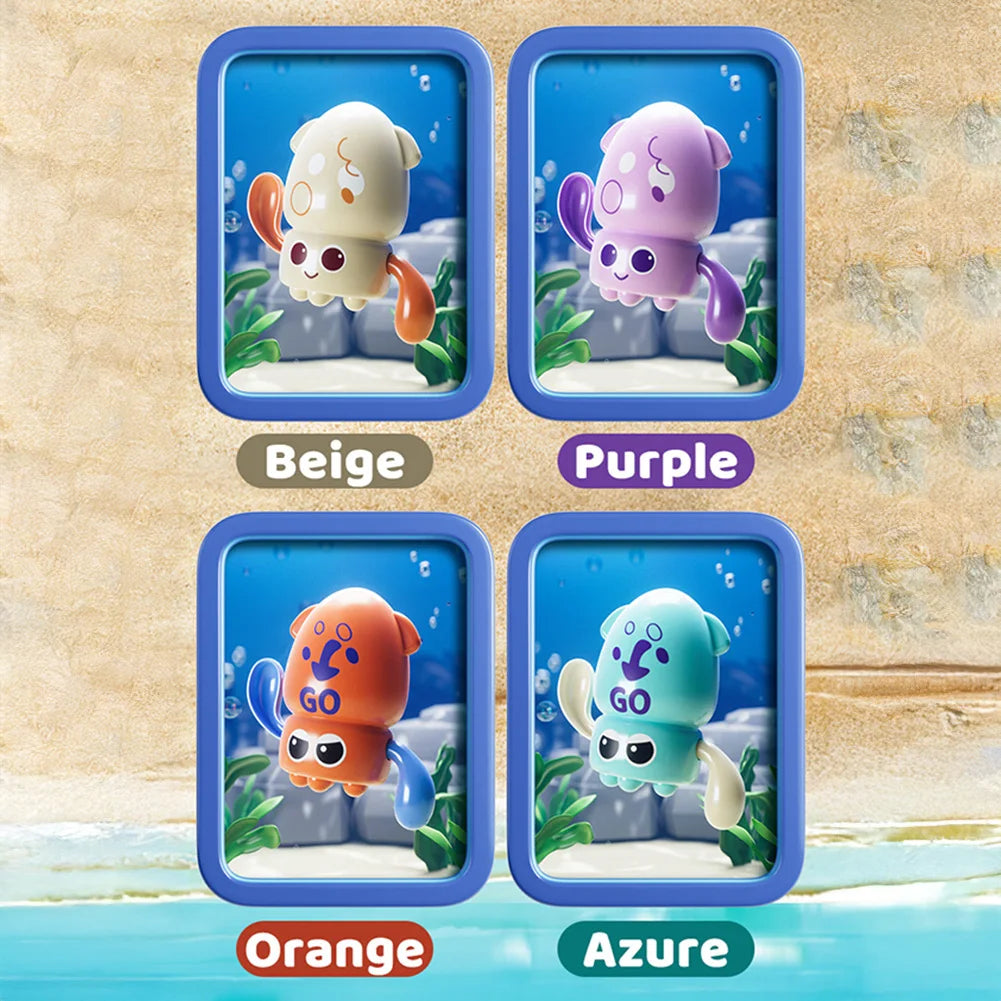Choose the Purple color label

(x=656, y=462)
